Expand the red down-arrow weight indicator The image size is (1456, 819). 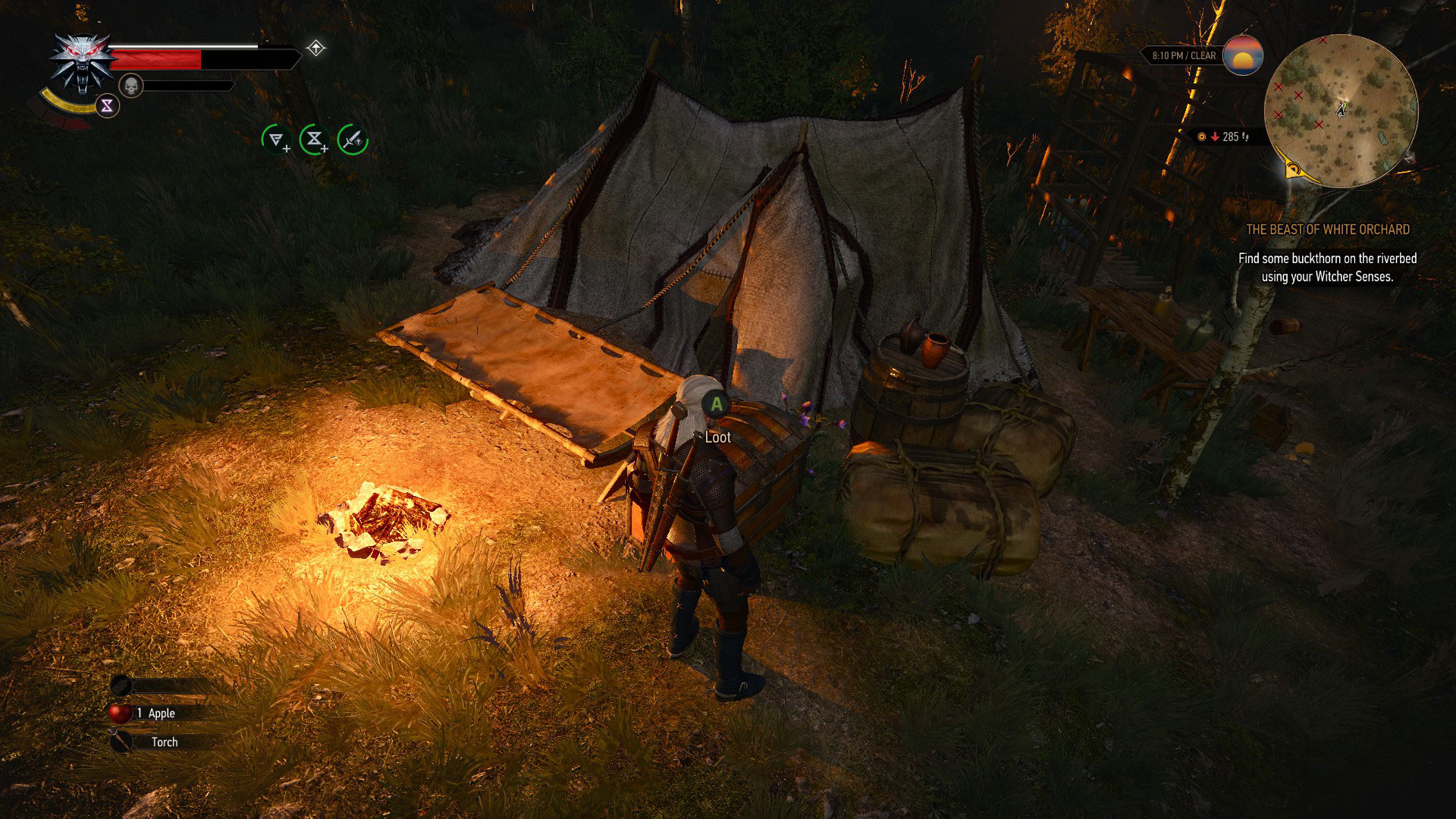click(x=1215, y=136)
